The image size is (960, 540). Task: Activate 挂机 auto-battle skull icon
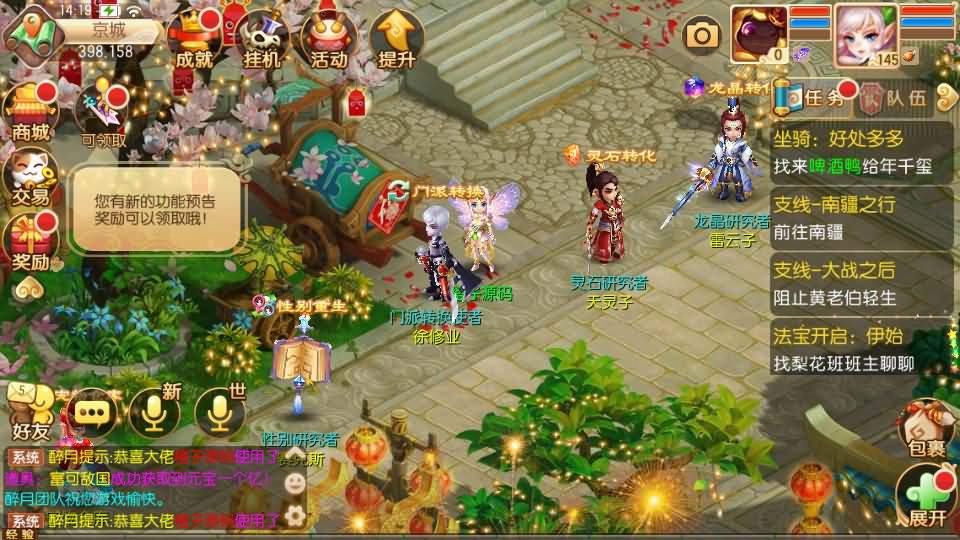click(262, 40)
